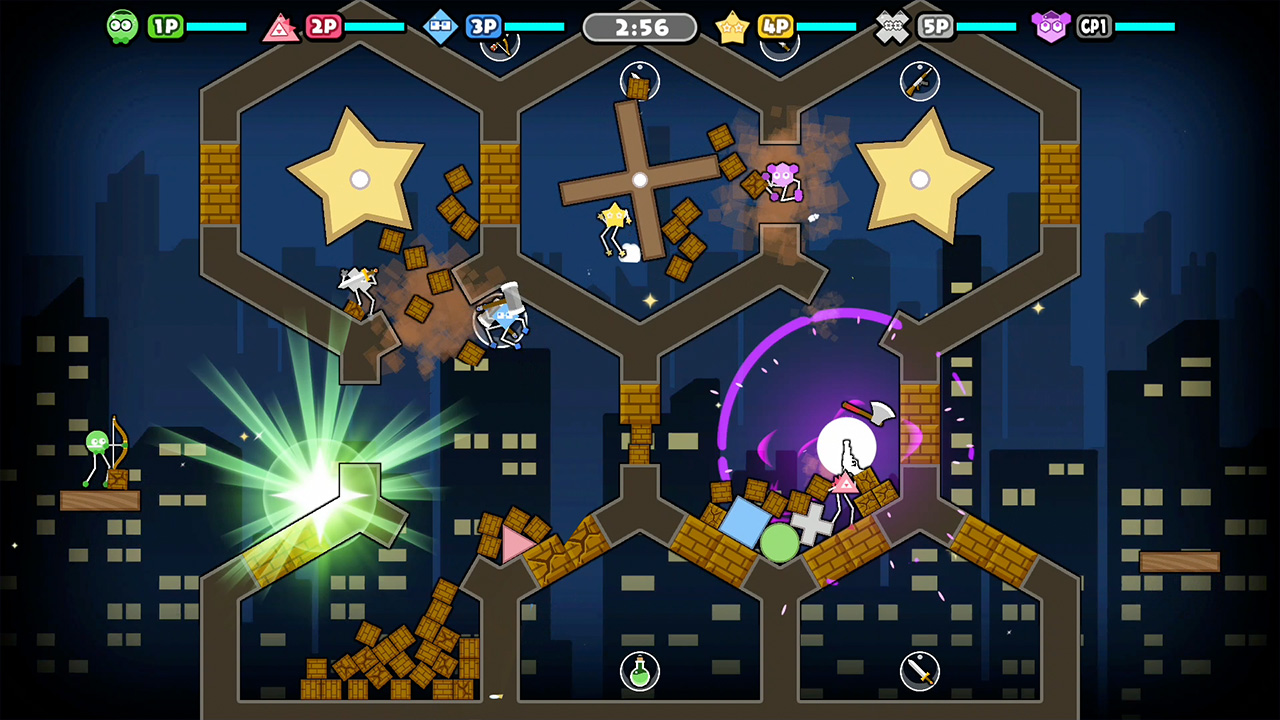Click the dagger-and-crate spawn icon top center
The width and height of the screenshot is (1280, 720).
(641, 80)
